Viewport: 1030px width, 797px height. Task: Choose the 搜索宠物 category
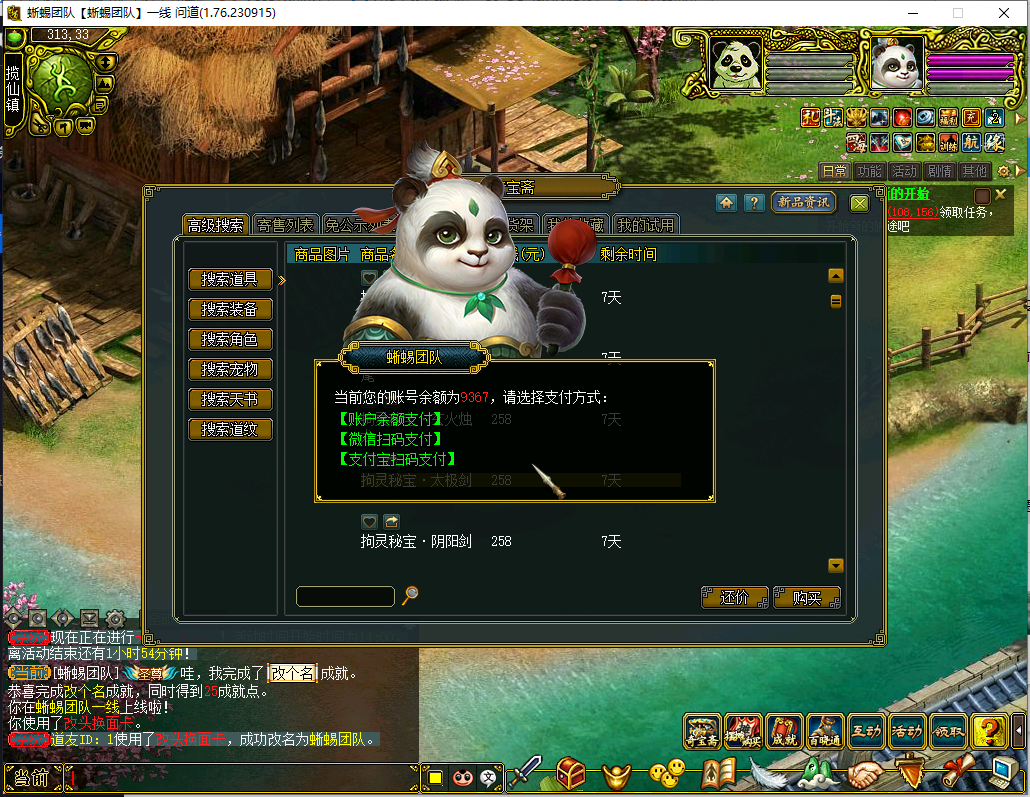point(230,370)
